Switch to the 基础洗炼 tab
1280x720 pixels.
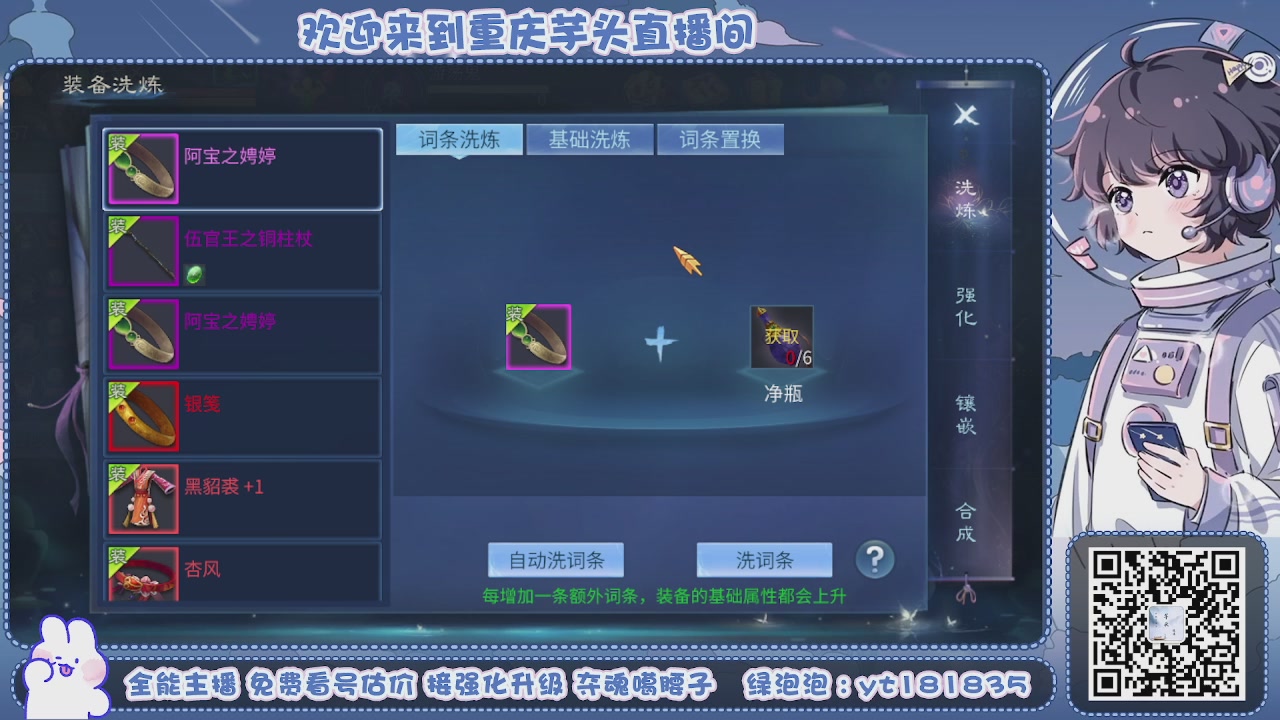pos(589,139)
